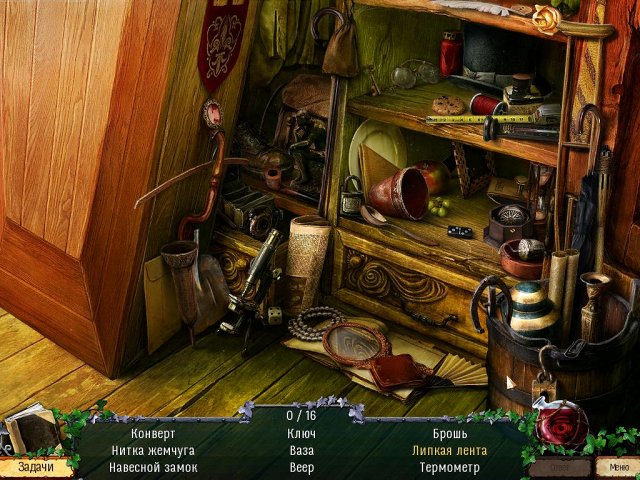This screenshot has width=640, height=480.
Task: Select Конверт in the item list
Action: coord(153,435)
